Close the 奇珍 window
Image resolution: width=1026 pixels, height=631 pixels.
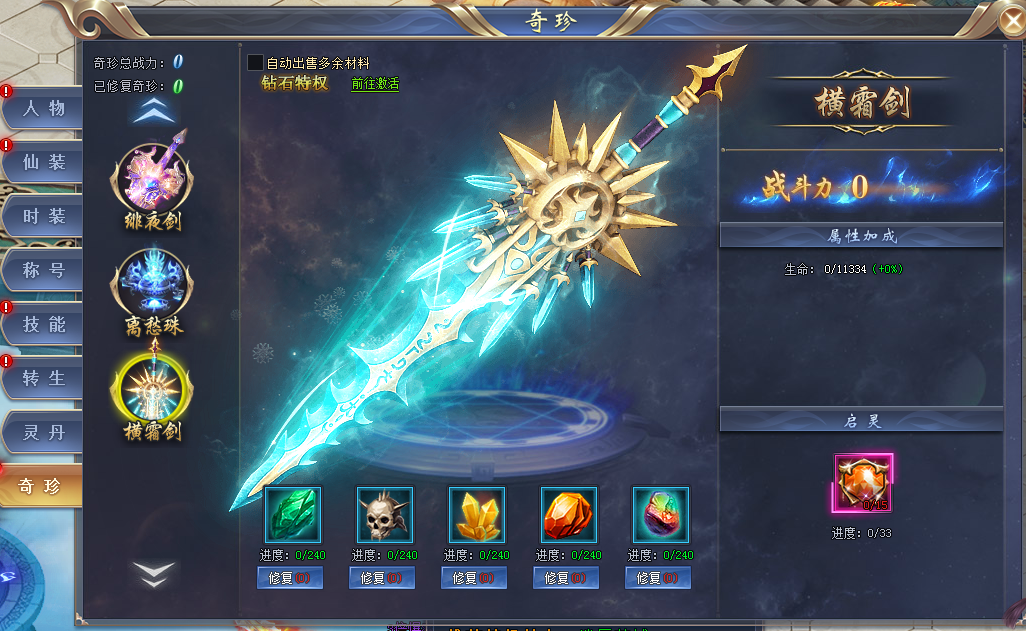tap(1011, 20)
